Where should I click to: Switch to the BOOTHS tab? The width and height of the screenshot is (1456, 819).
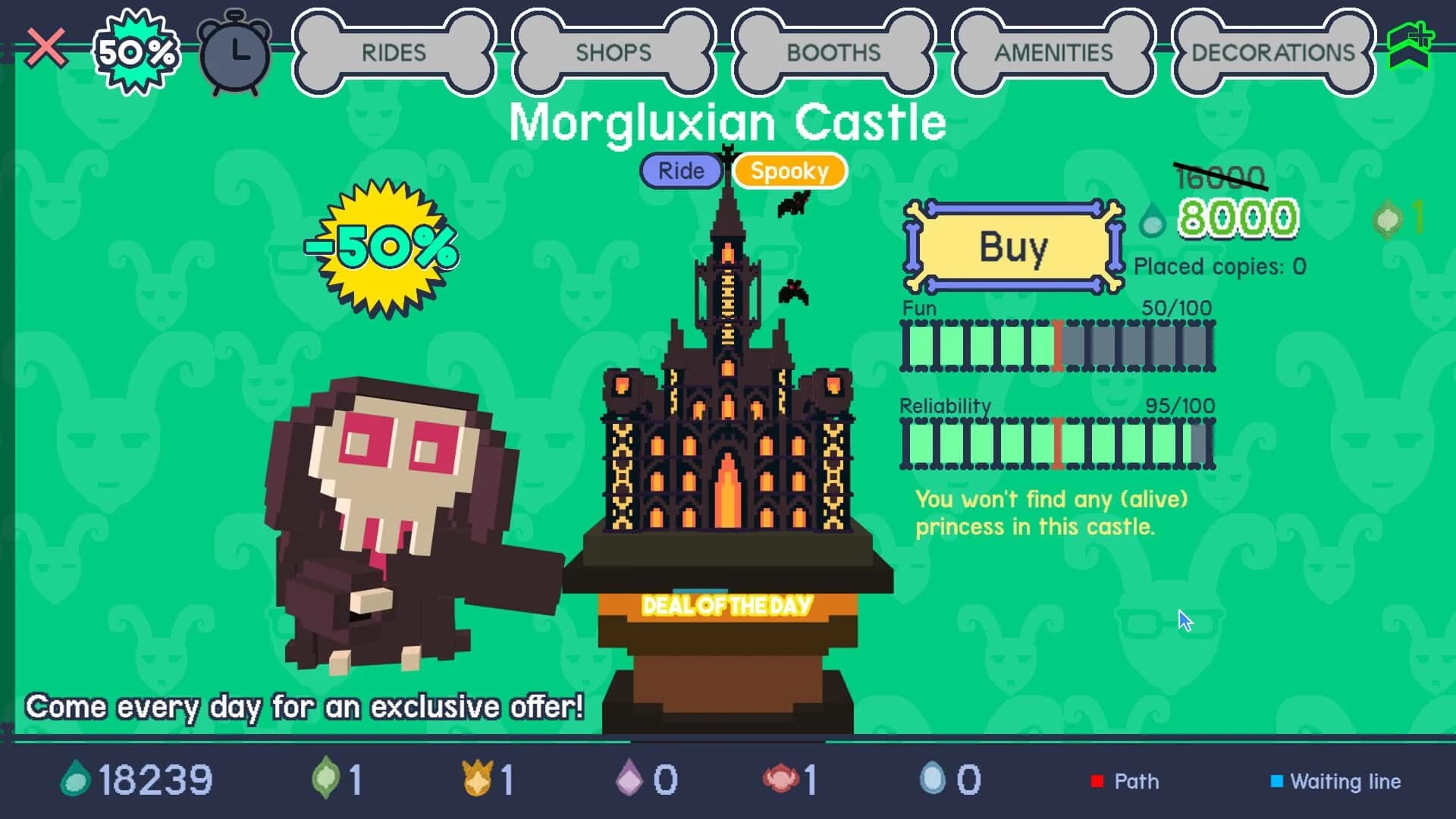(x=833, y=53)
